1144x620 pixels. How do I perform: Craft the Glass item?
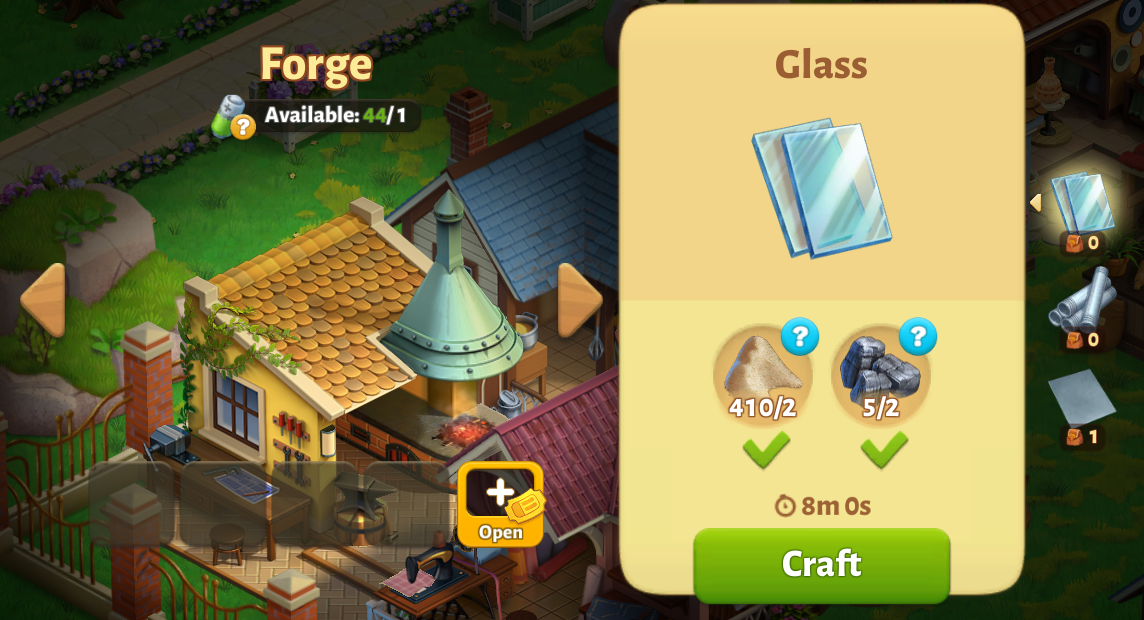click(821, 565)
